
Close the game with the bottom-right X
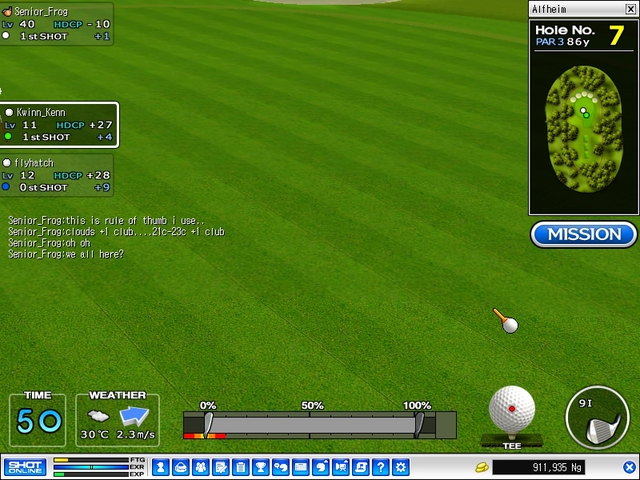pos(629,467)
